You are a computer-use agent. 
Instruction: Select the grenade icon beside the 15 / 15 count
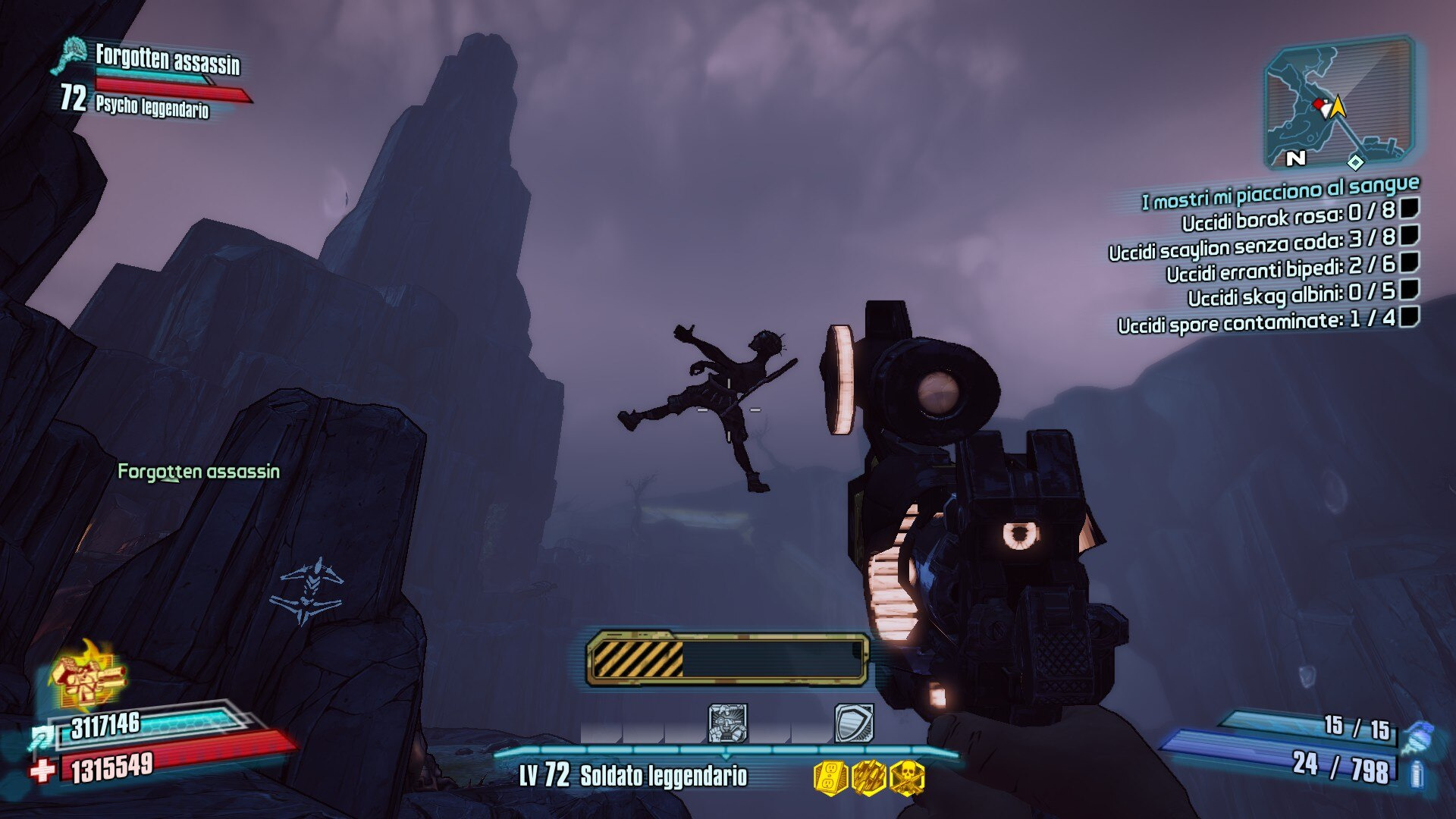point(1416,737)
